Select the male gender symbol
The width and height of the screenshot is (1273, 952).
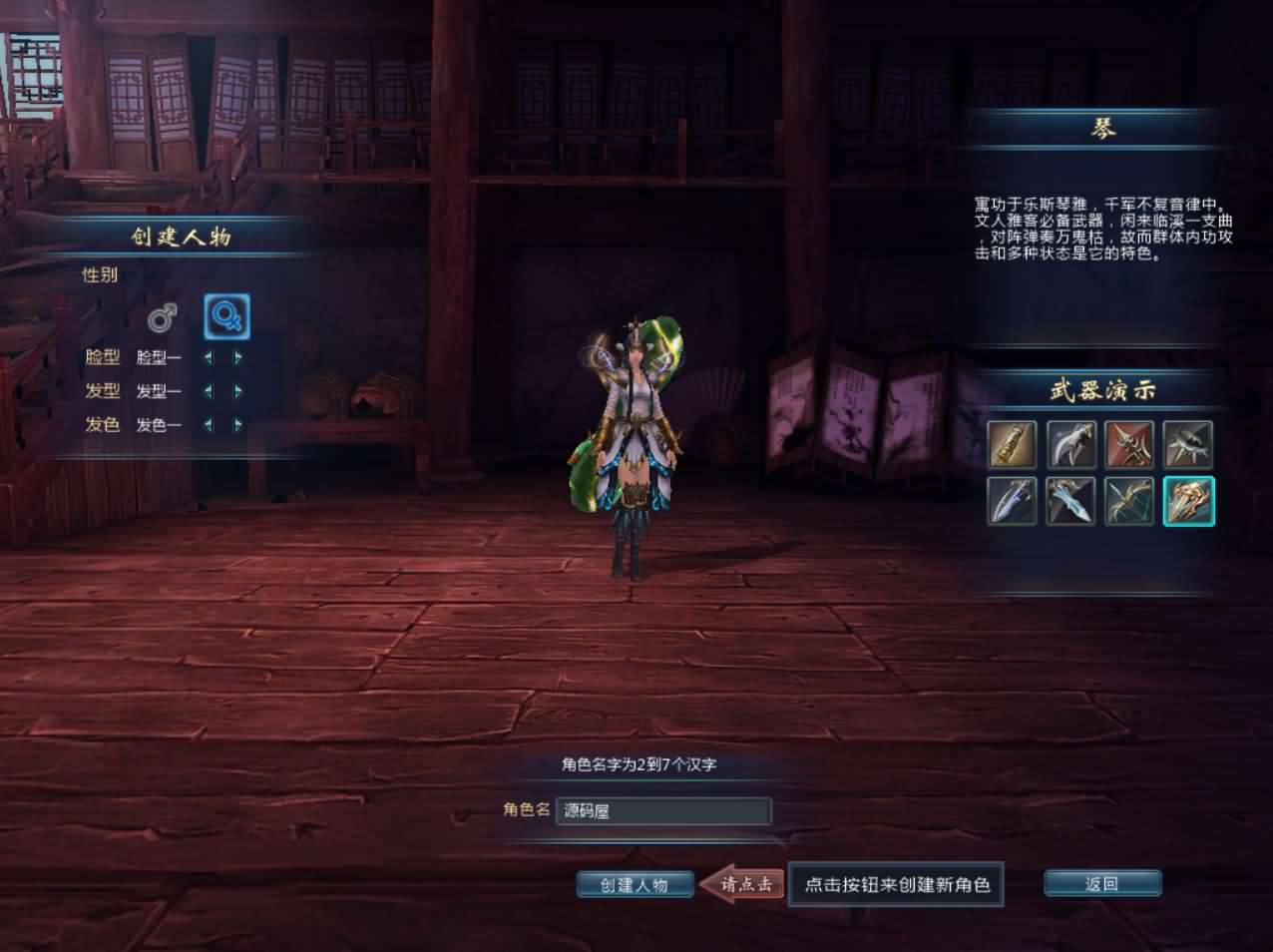162,318
